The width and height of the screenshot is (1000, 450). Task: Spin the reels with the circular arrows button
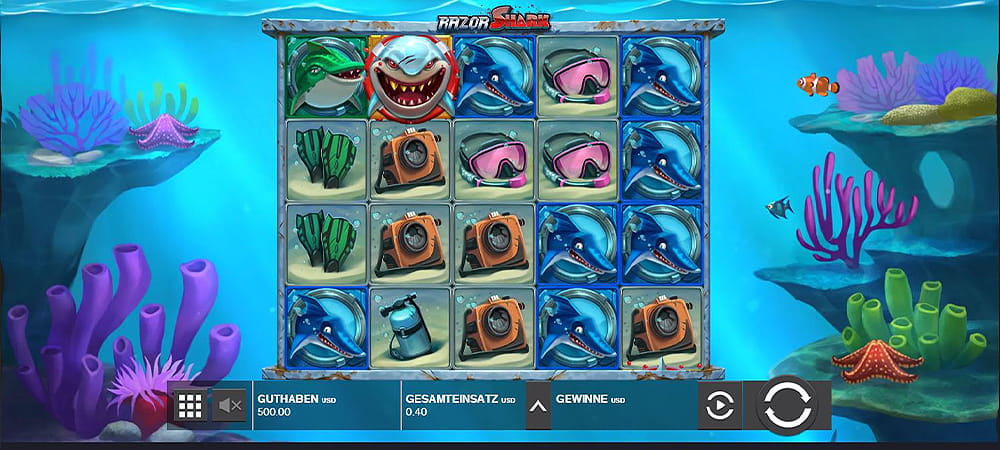pos(787,405)
